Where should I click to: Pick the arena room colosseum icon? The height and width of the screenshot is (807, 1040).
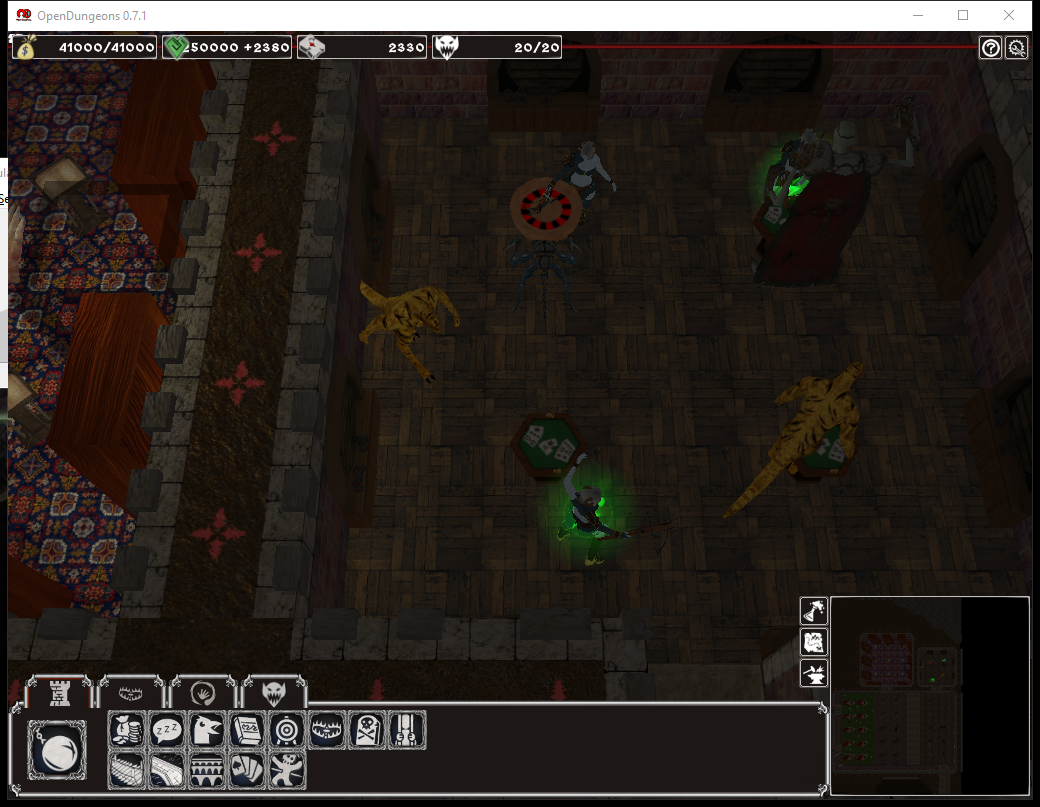click(207, 771)
